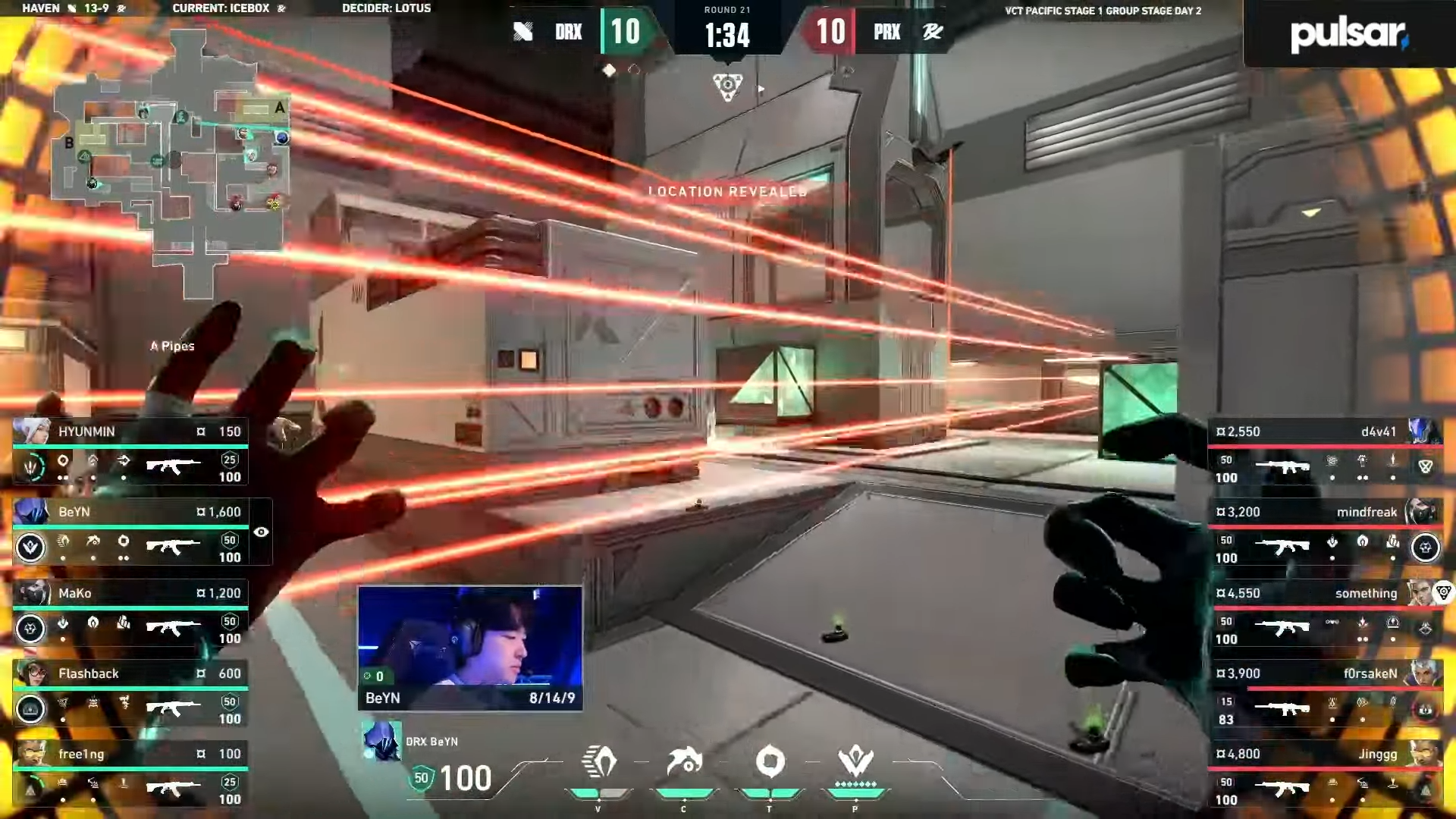This screenshot has height=819, width=1456.
Task: Open the Pulsar sponsor logo
Action: [x=1348, y=34]
